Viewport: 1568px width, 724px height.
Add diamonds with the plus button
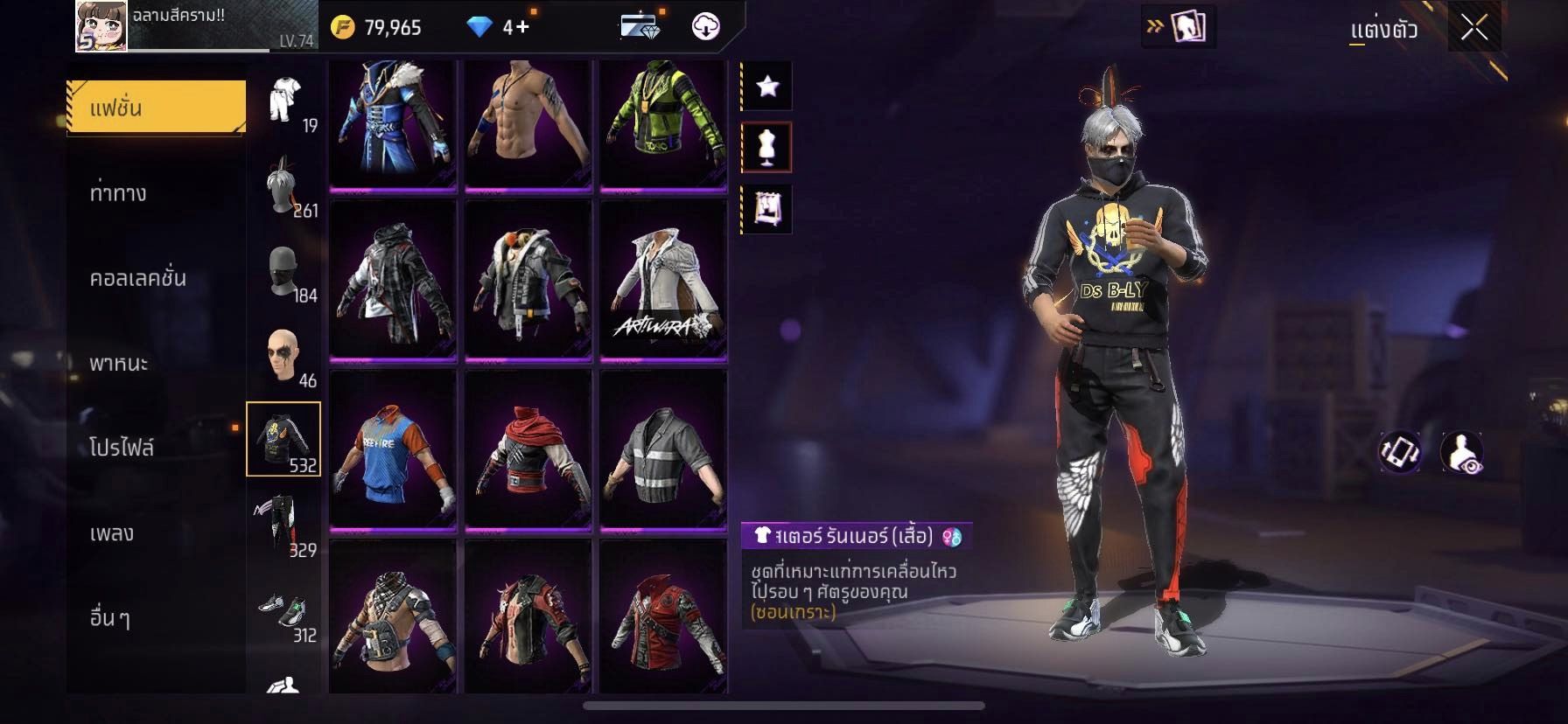tap(522, 27)
